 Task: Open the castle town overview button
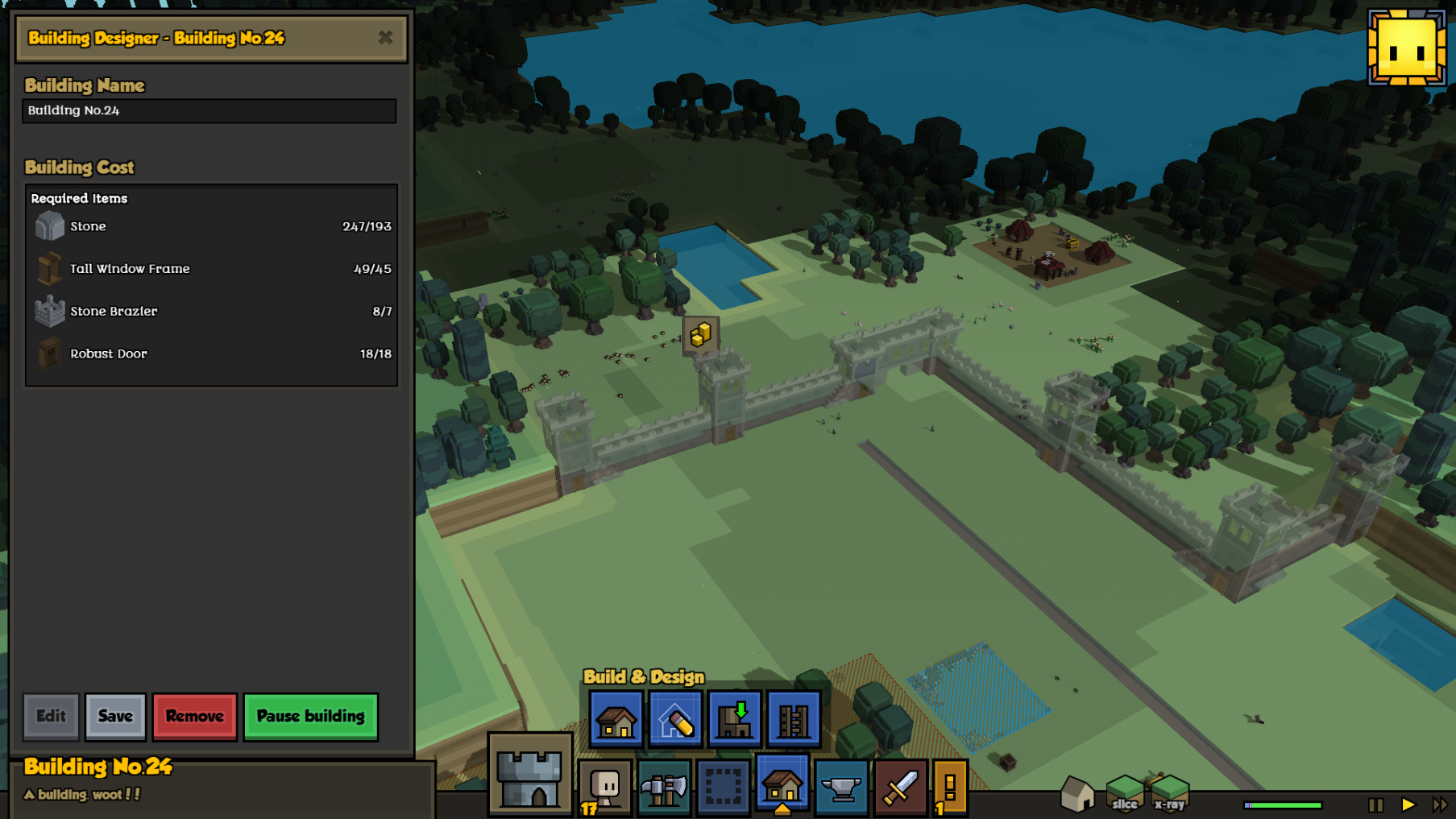pyautogui.click(x=529, y=776)
